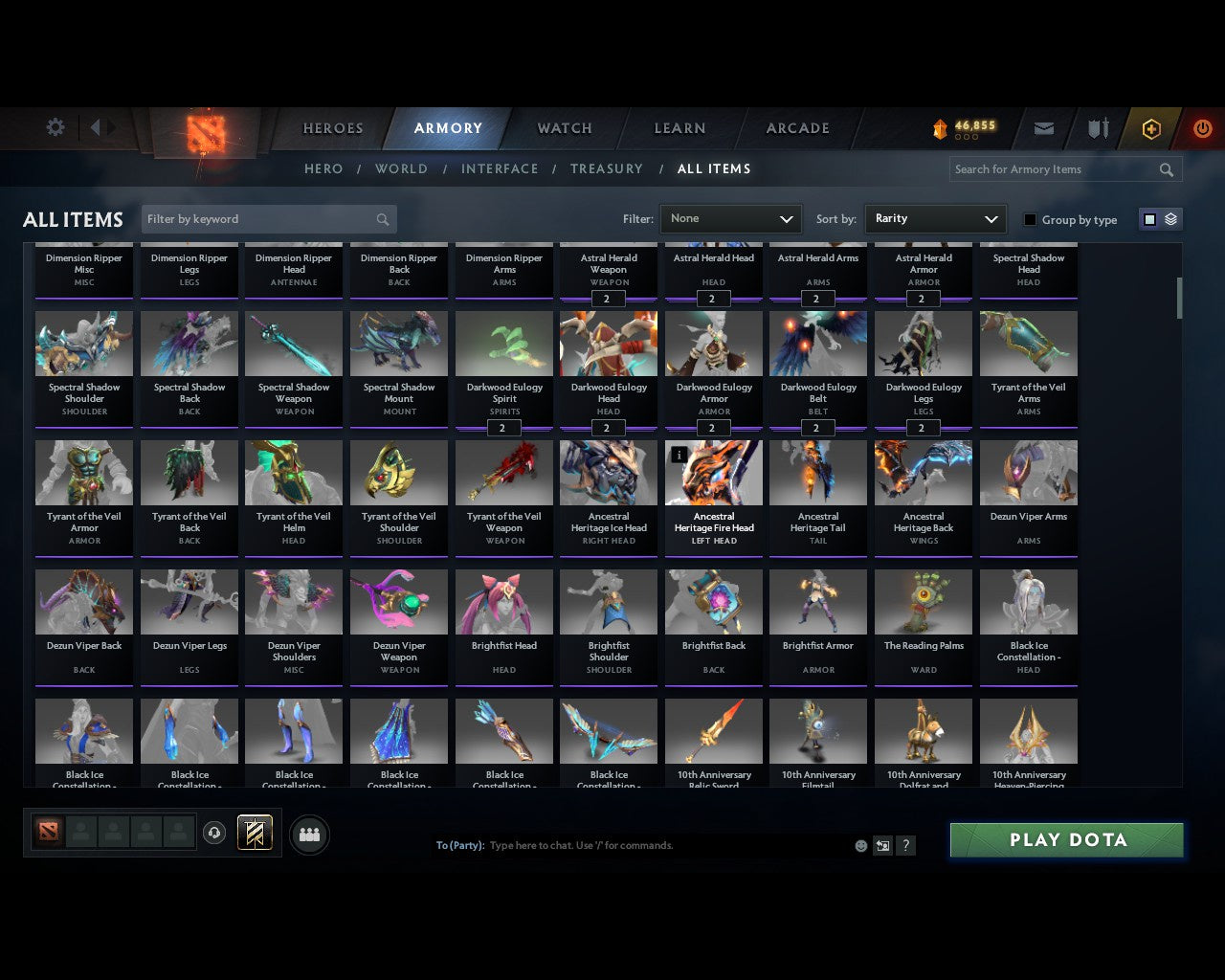Click the party/friends group icon
1225x980 pixels.
[309, 832]
